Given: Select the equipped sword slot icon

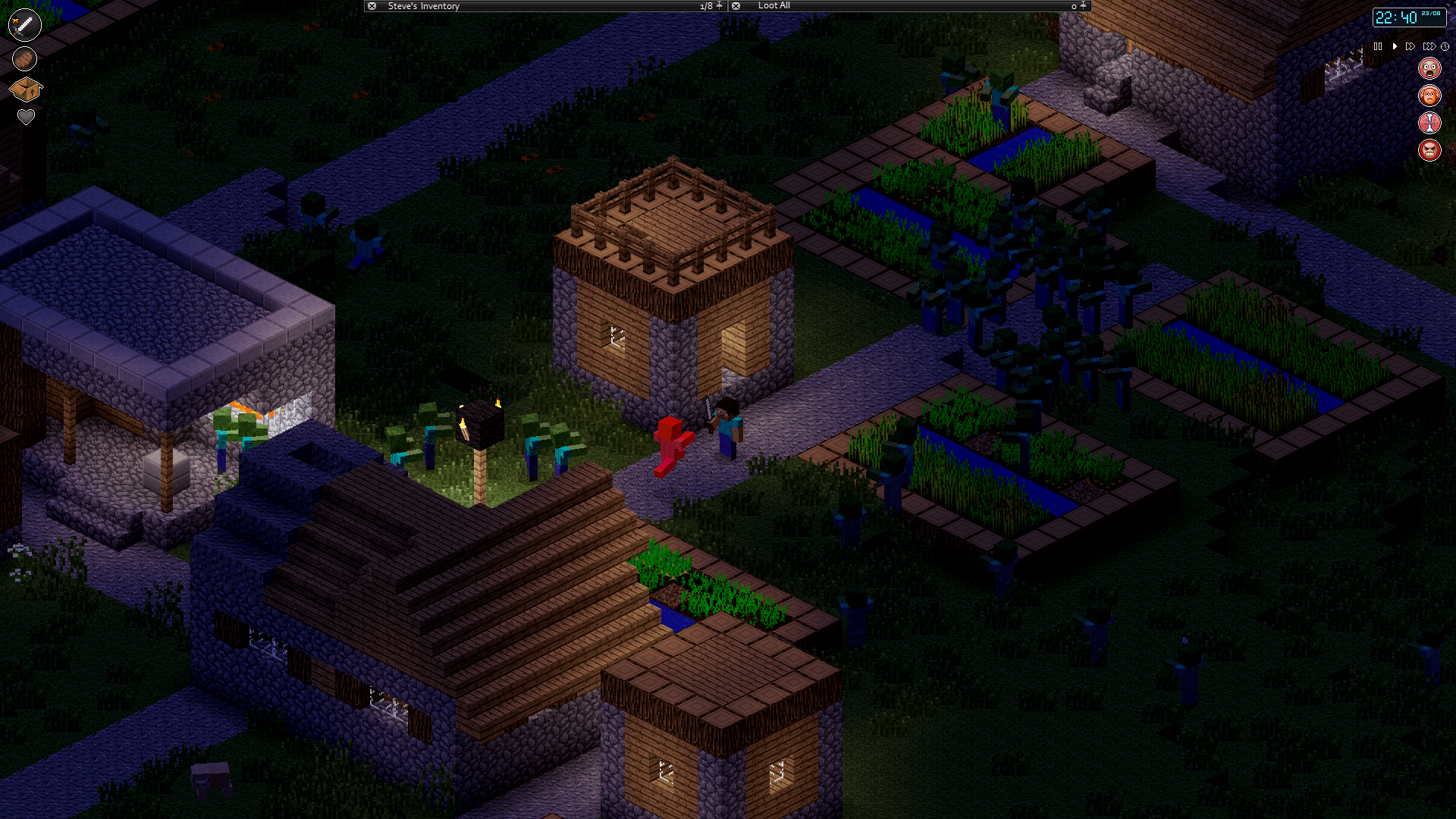Looking at the screenshot, I should pos(24,24).
